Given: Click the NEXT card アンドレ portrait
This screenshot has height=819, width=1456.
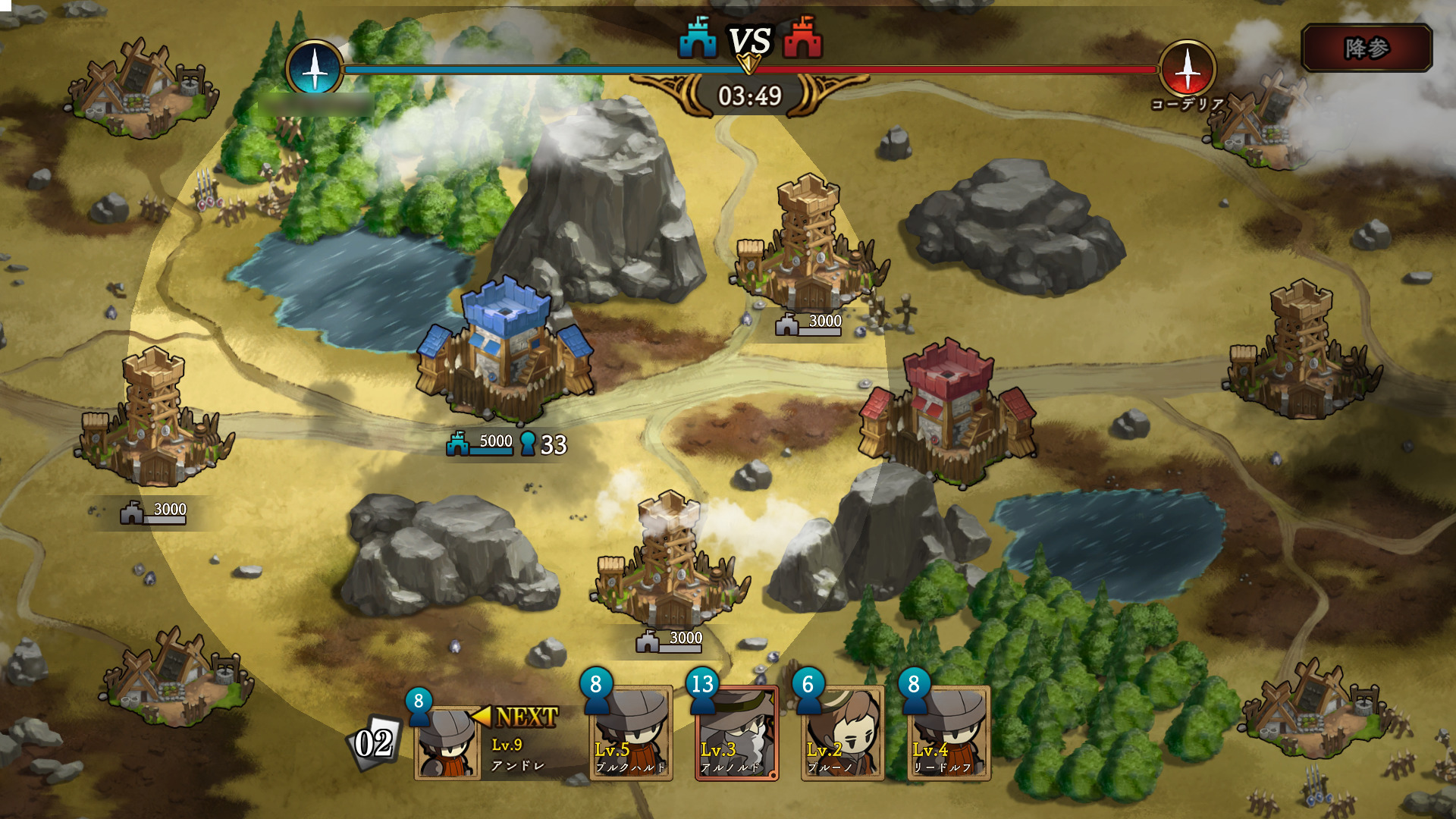Looking at the screenshot, I should tap(447, 743).
